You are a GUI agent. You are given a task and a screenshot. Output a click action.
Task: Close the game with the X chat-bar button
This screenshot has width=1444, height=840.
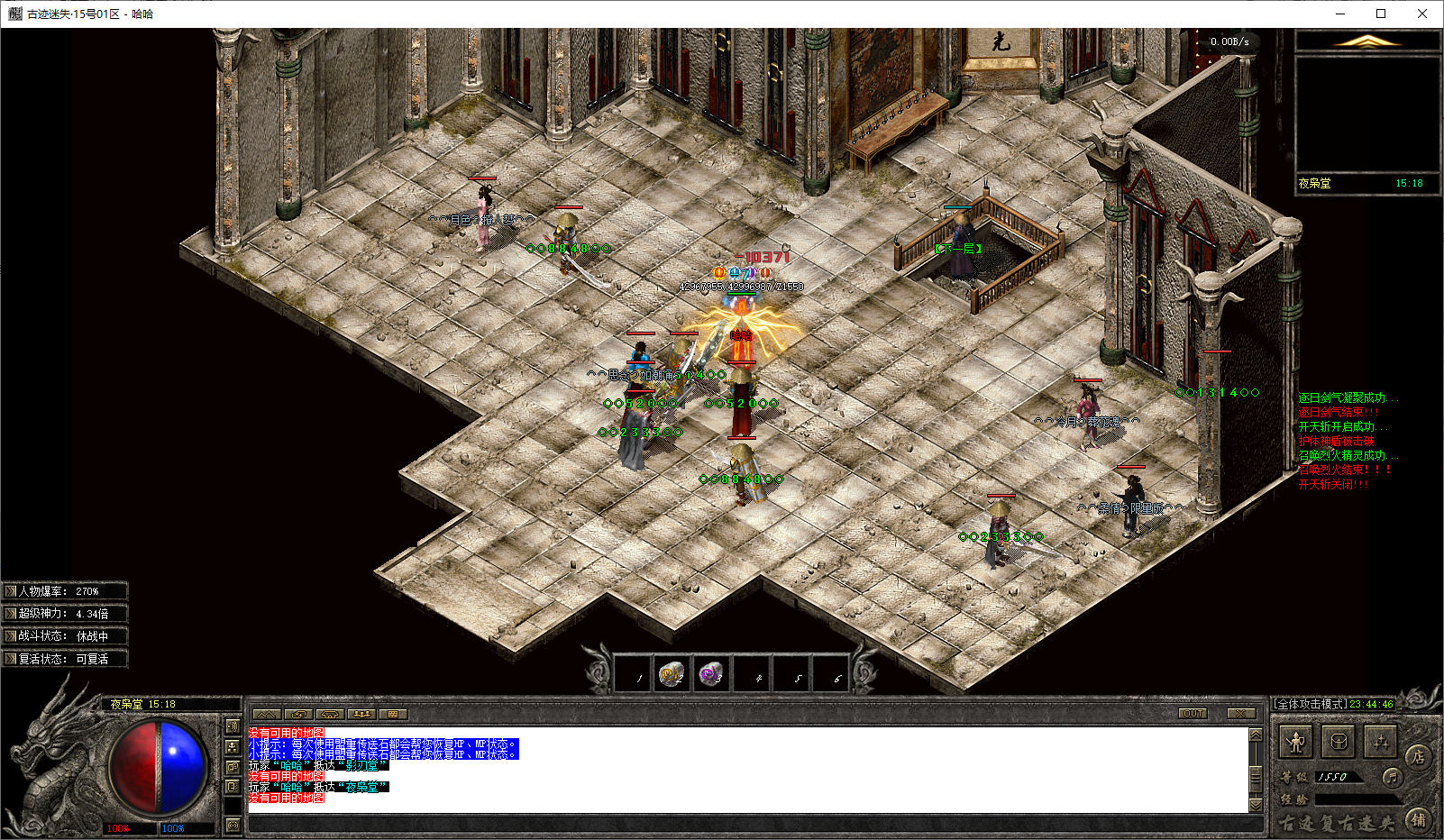tap(1241, 714)
